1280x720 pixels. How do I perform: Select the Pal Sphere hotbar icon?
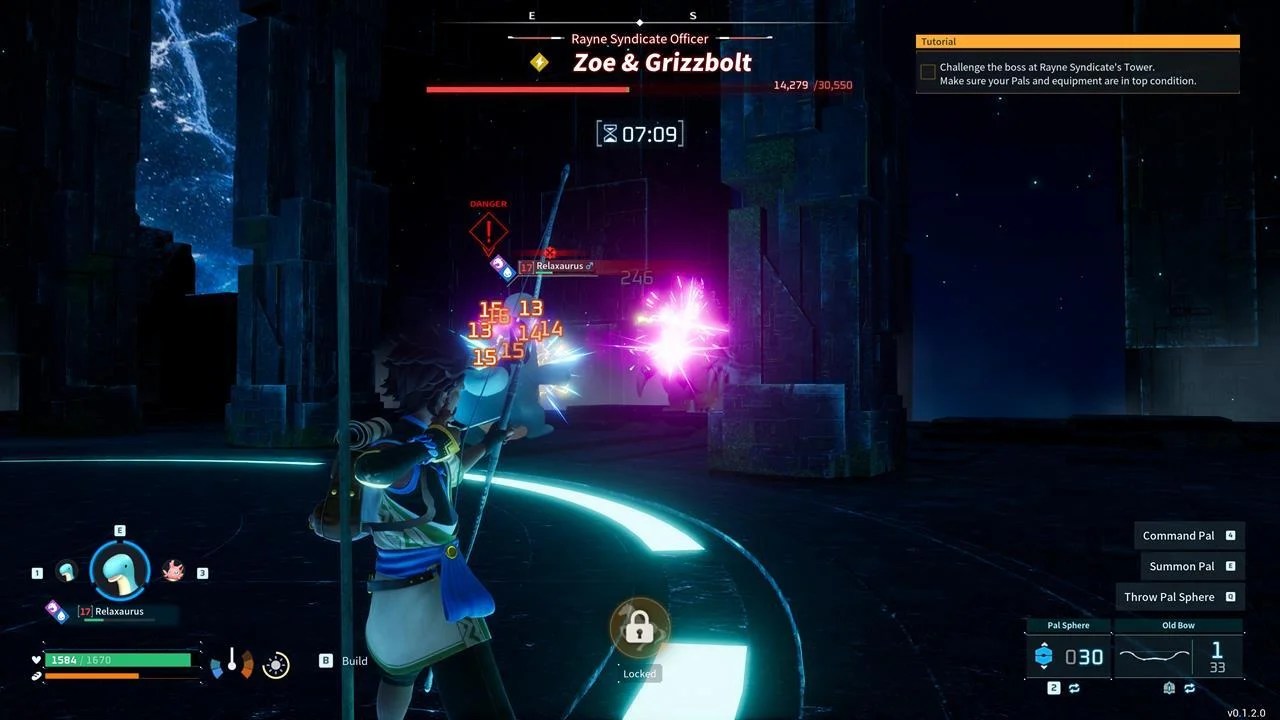click(1043, 656)
